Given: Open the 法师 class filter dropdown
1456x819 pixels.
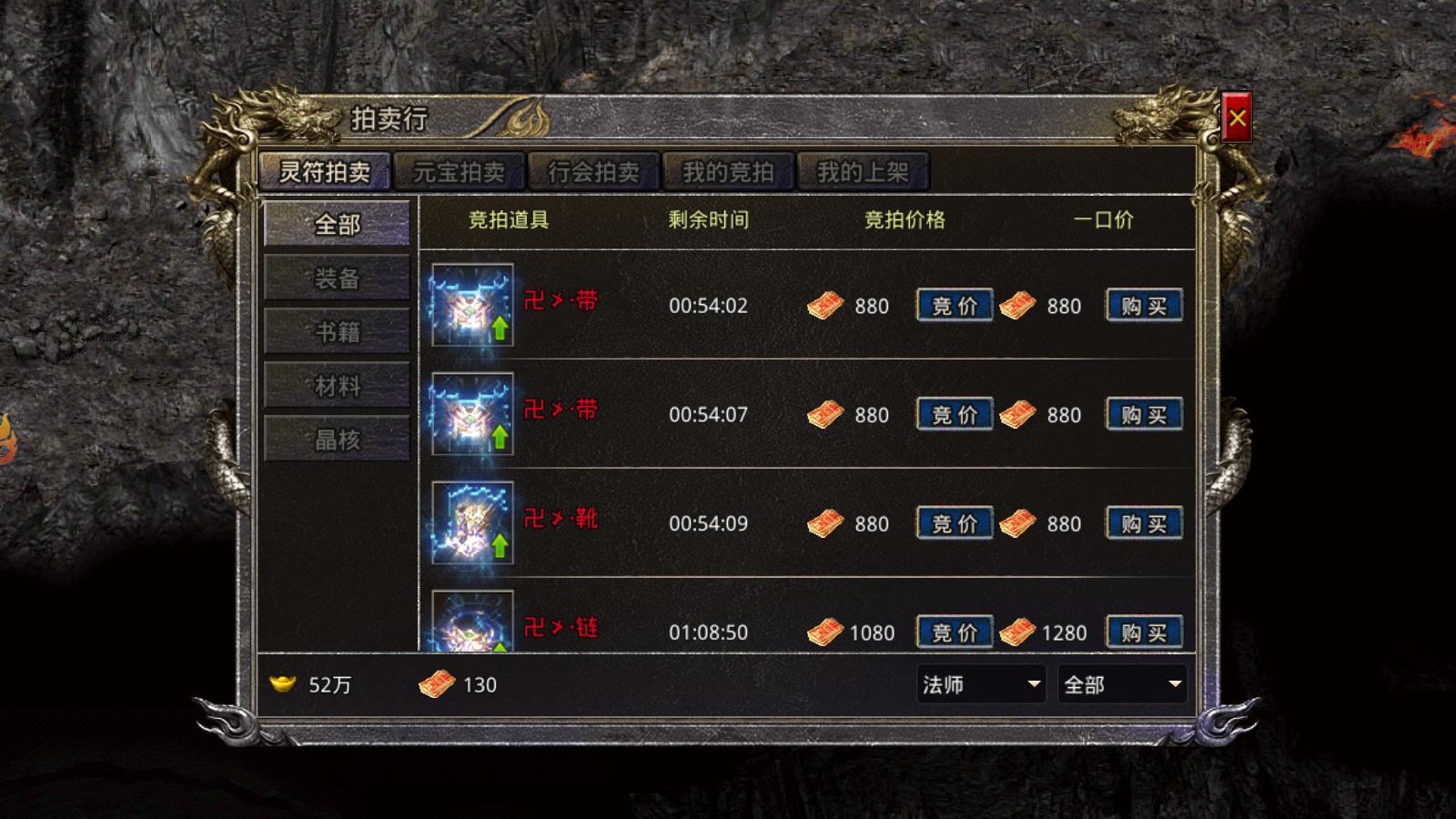Looking at the screenshot, I should click(980, 685).
